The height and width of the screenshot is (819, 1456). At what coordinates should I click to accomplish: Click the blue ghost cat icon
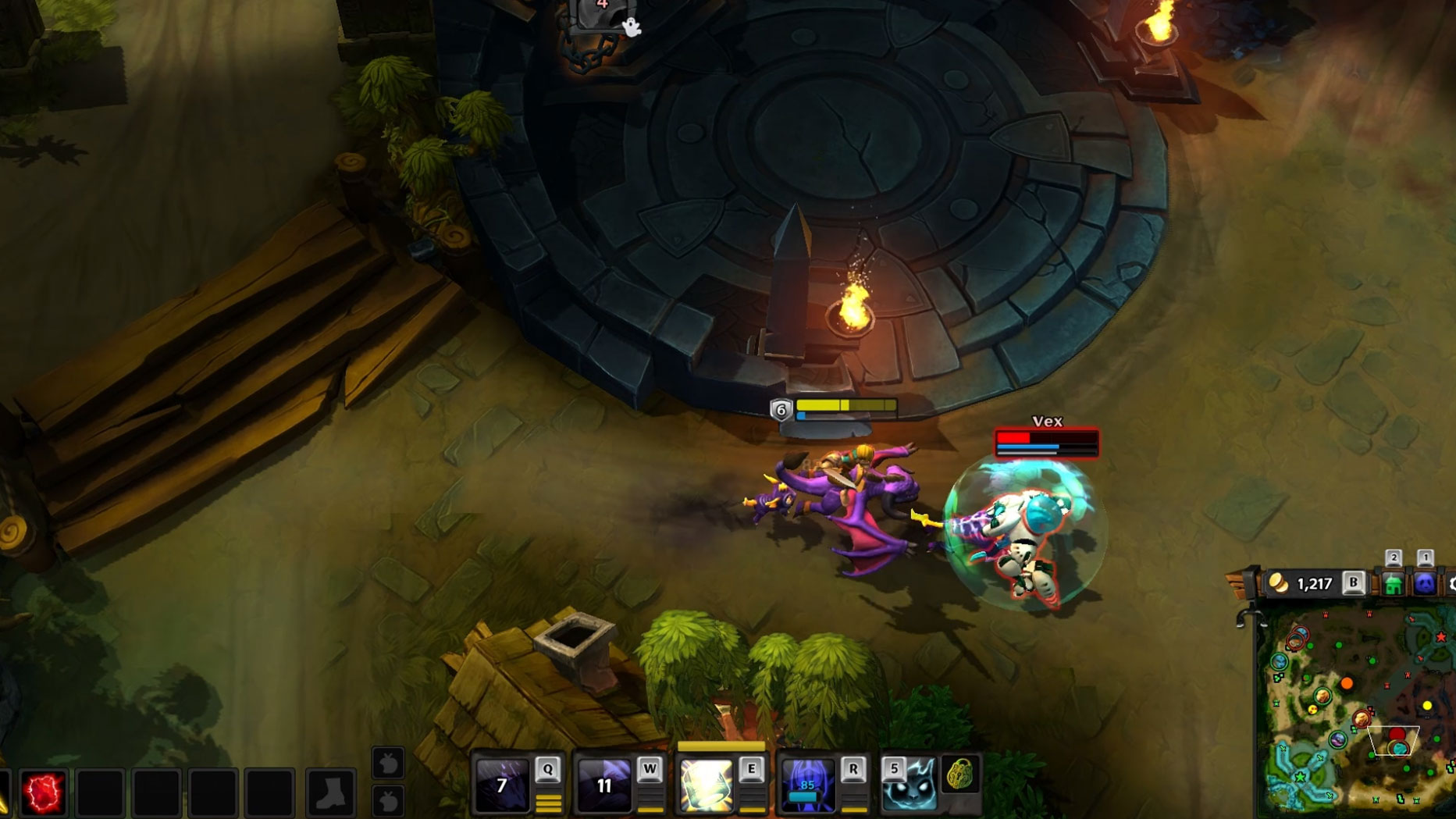click(910, 785)
